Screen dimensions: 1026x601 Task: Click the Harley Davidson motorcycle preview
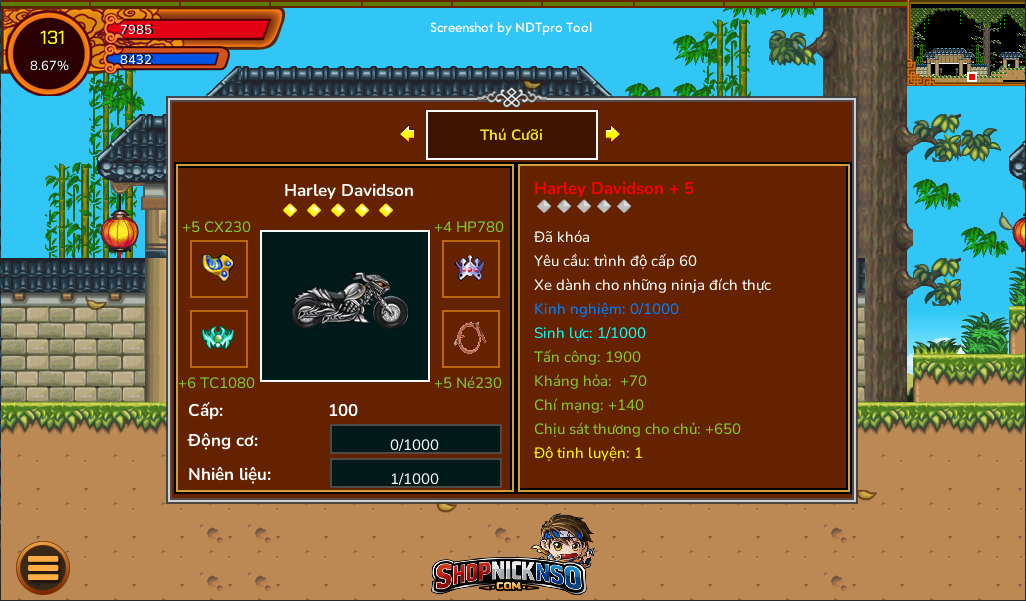coord(345,306)
